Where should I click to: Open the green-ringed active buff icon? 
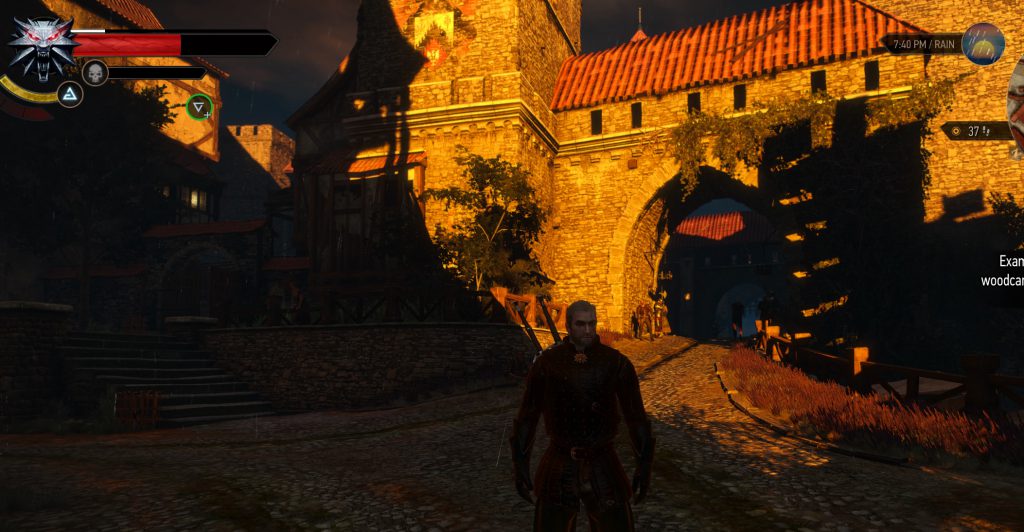click(x=200, y=106)
